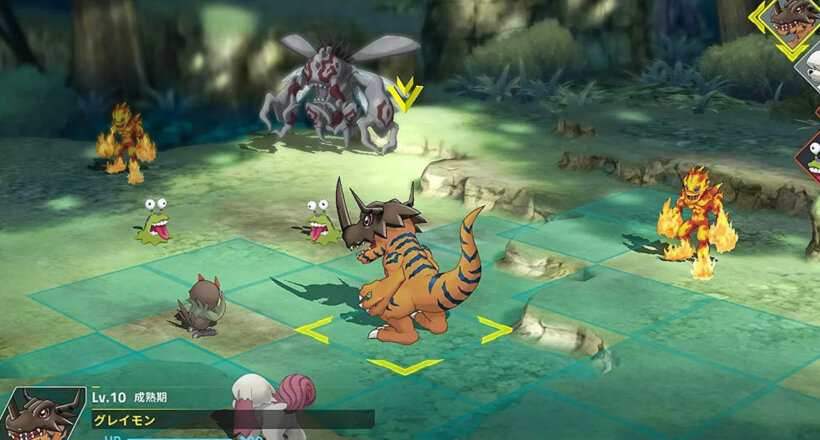
Task: Open Greymon's status portrait panel
Action: pos(40,414)
